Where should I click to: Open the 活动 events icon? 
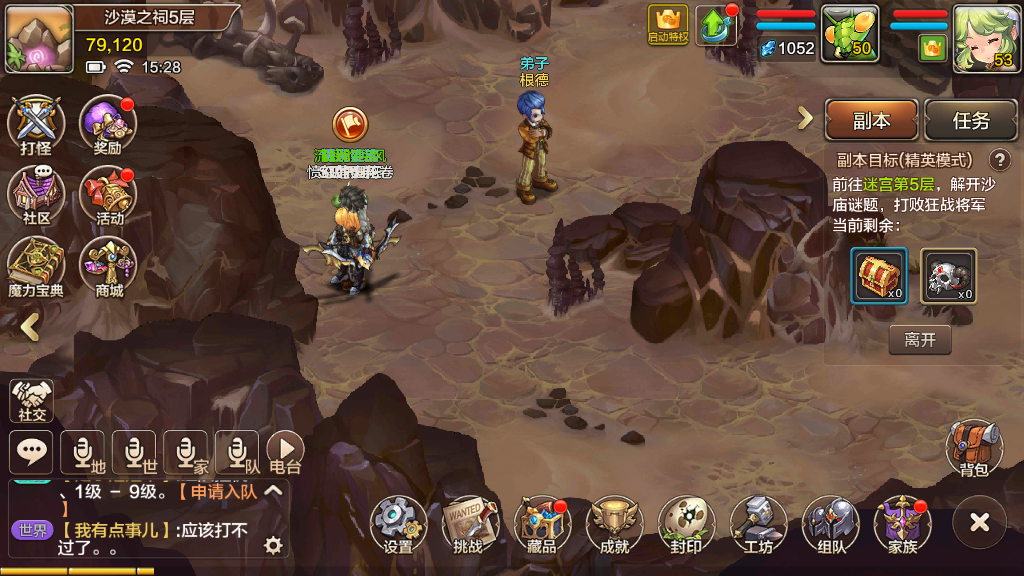click(107, 194)
